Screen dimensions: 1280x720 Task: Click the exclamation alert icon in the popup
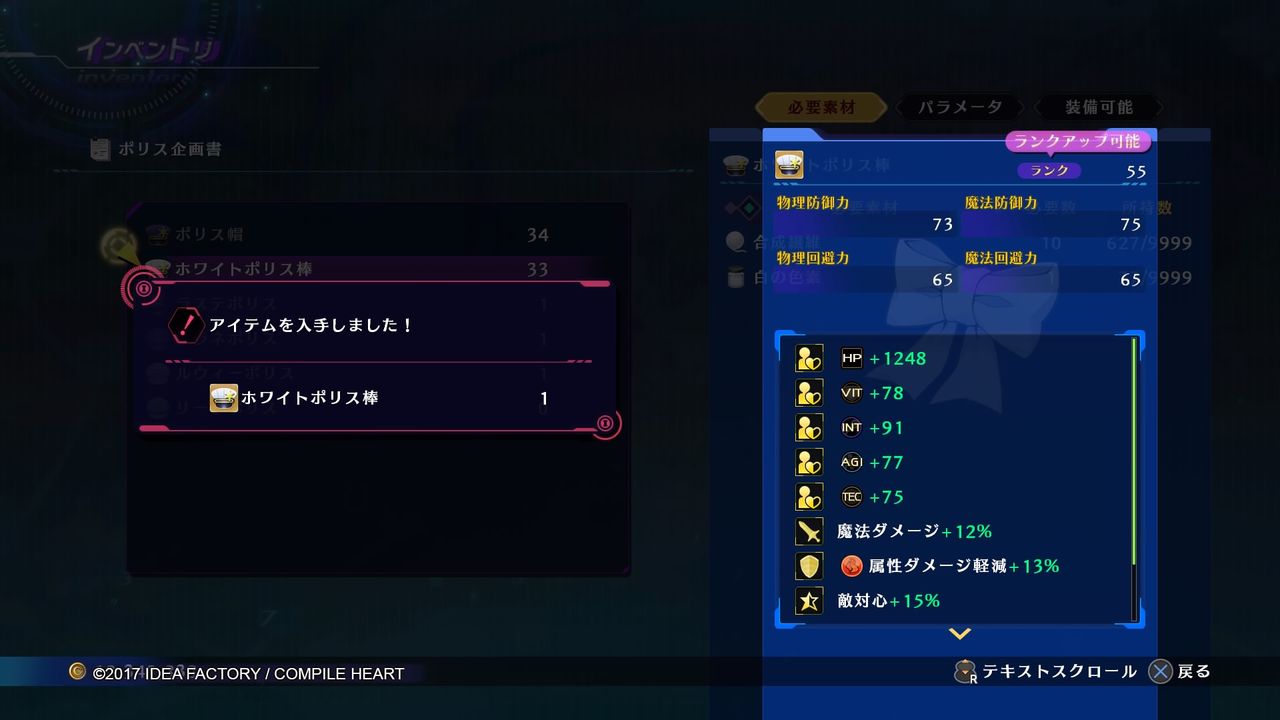pos(185,323)
